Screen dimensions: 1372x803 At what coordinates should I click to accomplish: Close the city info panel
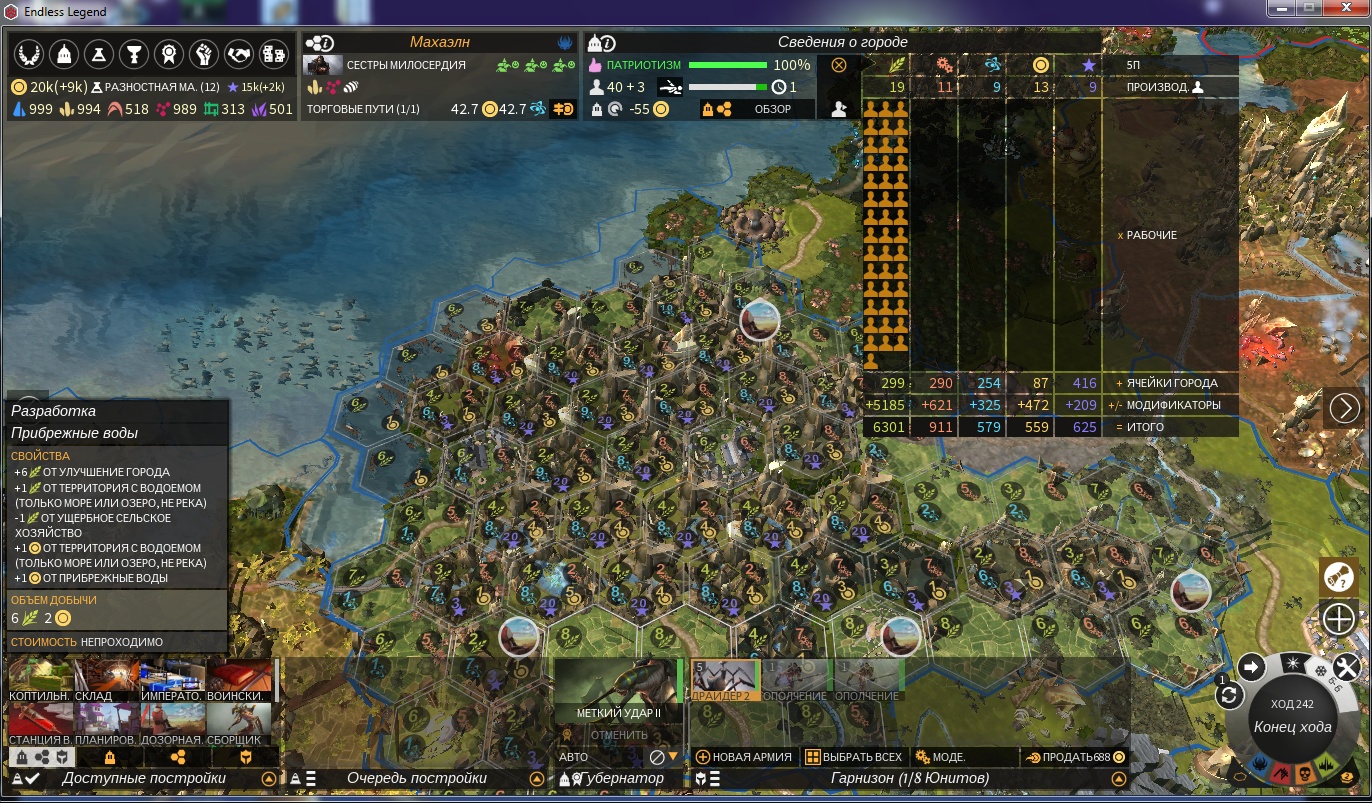(839, 65)
